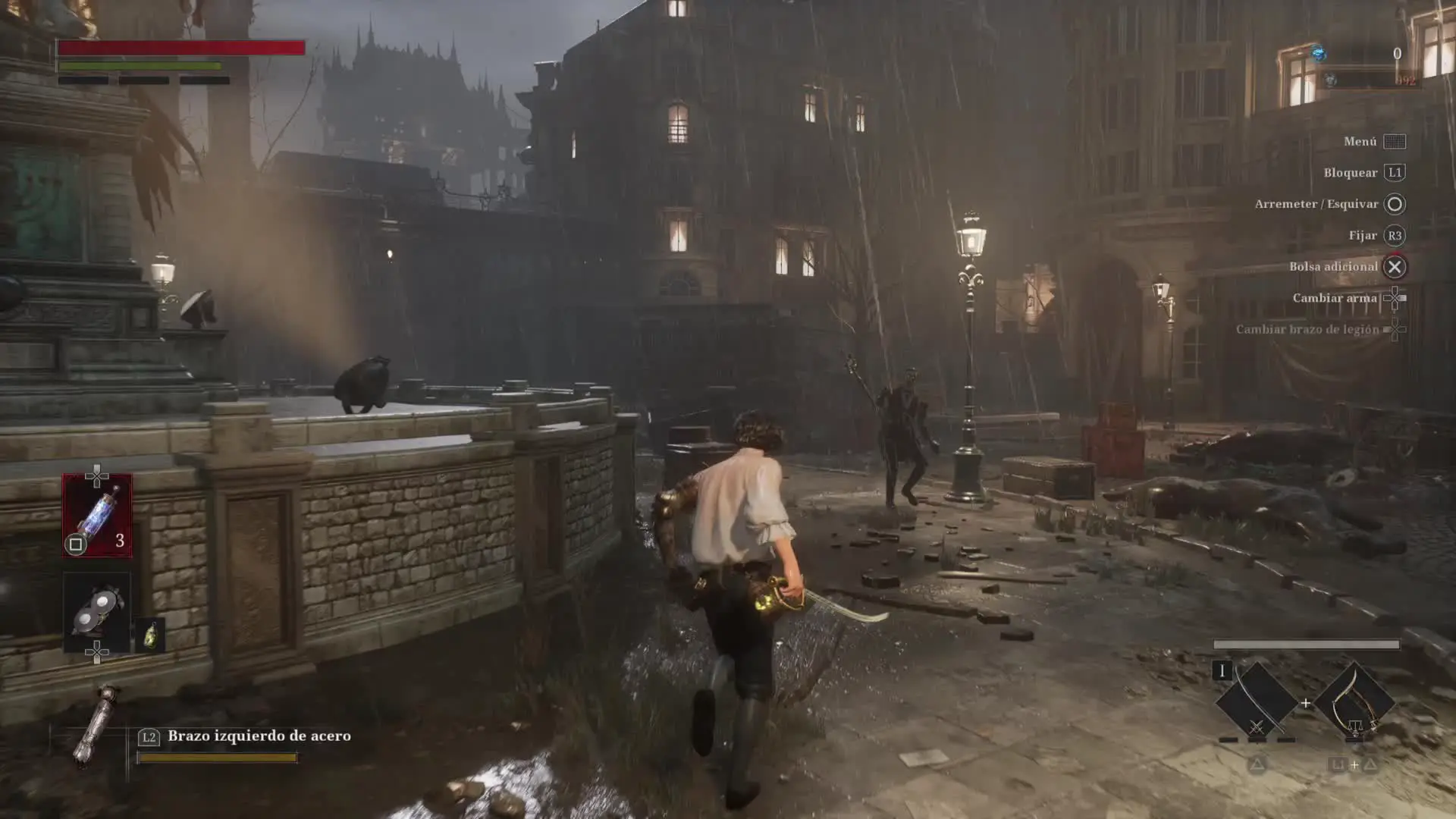
Task: Choose the sabre blade Fable Art diamond
Action: [x=1256, y=702]
